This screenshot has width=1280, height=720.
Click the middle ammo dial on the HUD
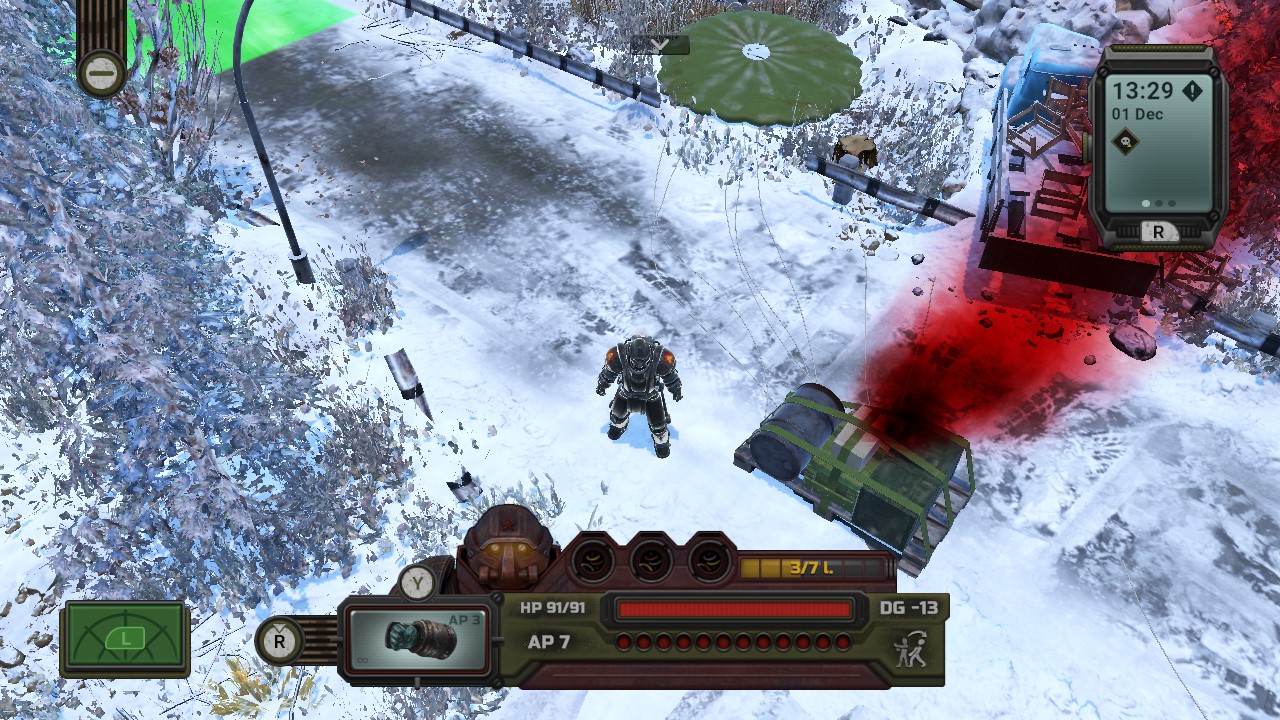pyautogui.click(x=651, y=562)
